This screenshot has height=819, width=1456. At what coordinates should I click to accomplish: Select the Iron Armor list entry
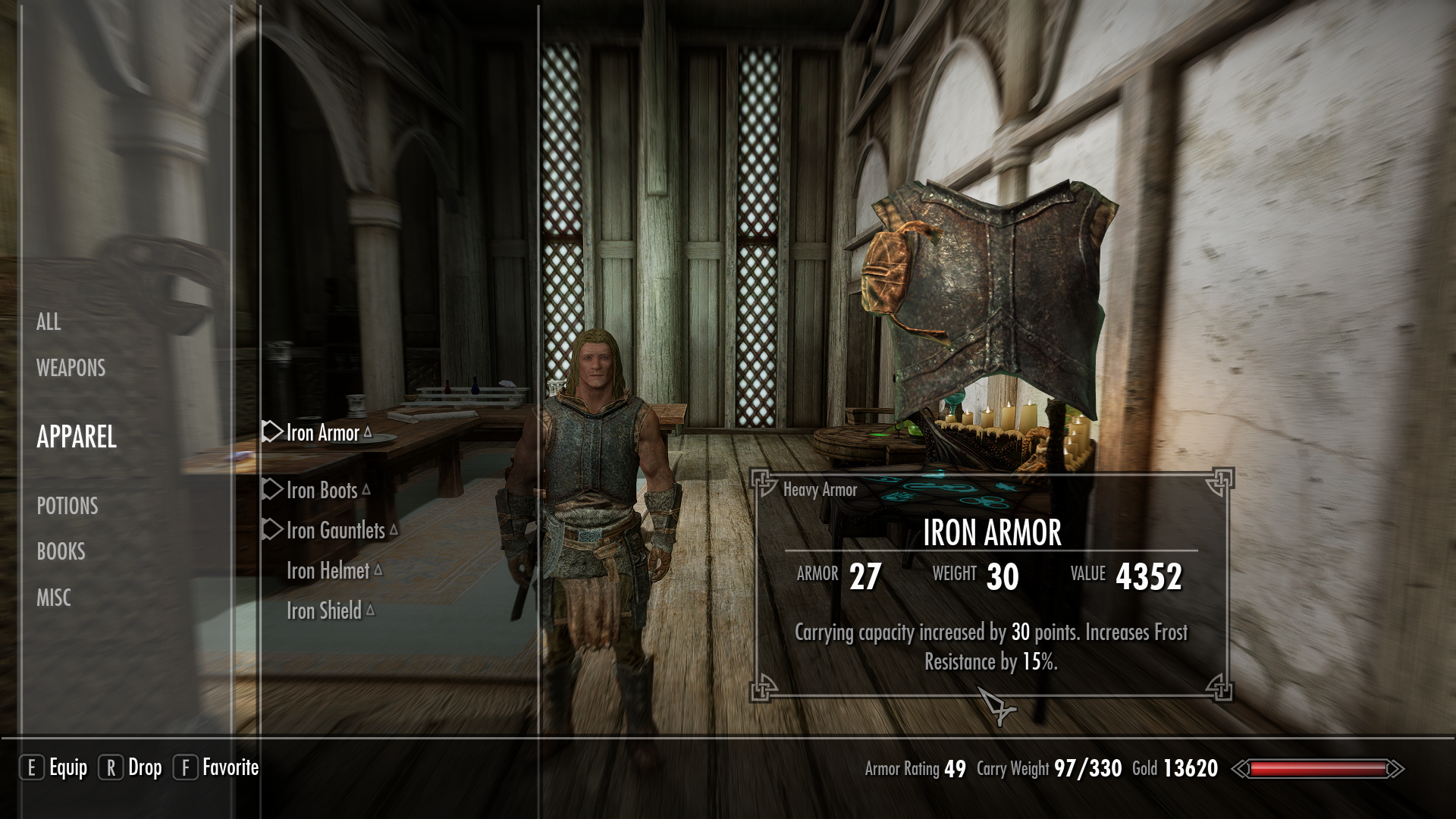[x=321, y=433]
